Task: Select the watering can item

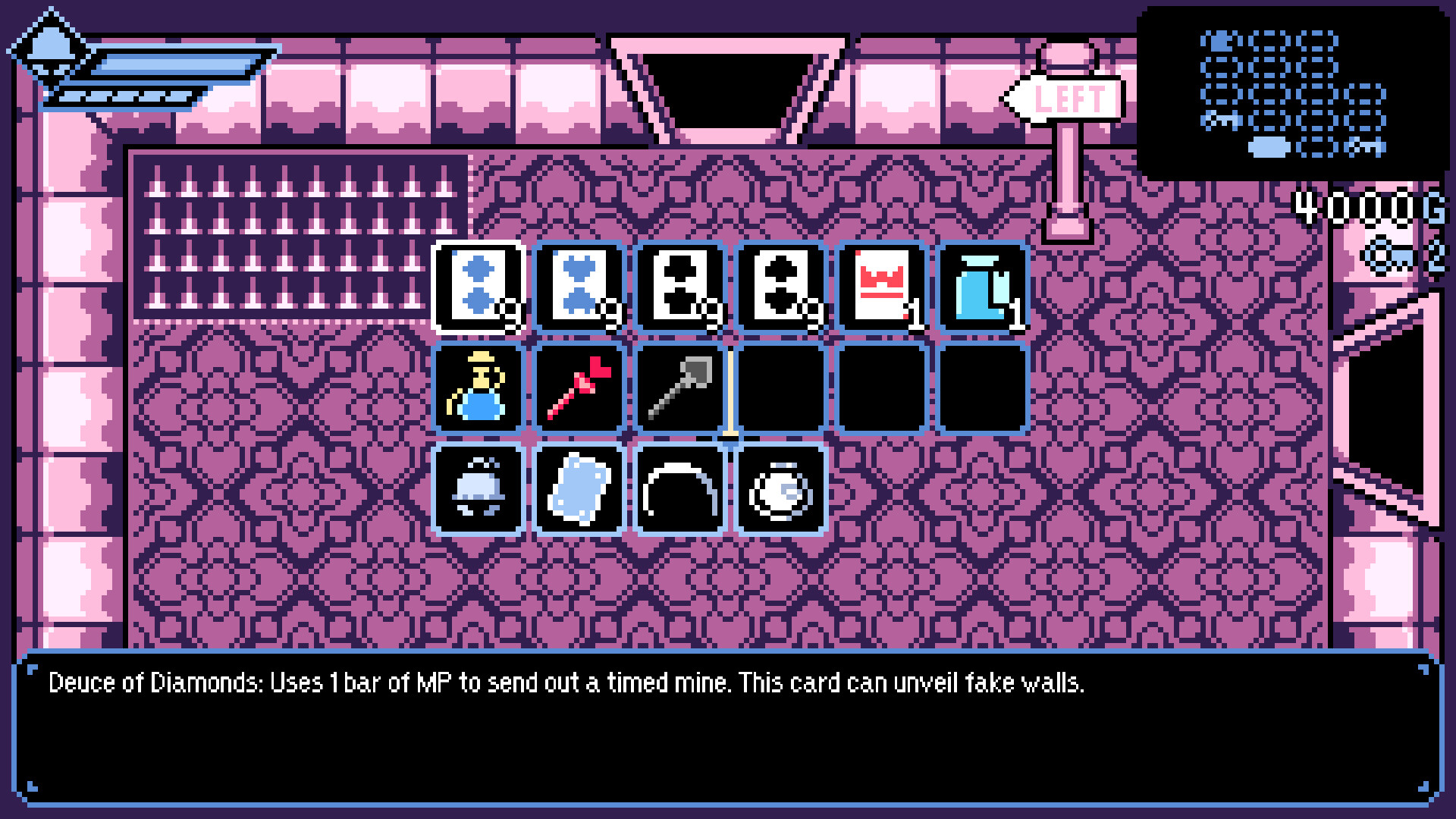Action: coord(477,388)
